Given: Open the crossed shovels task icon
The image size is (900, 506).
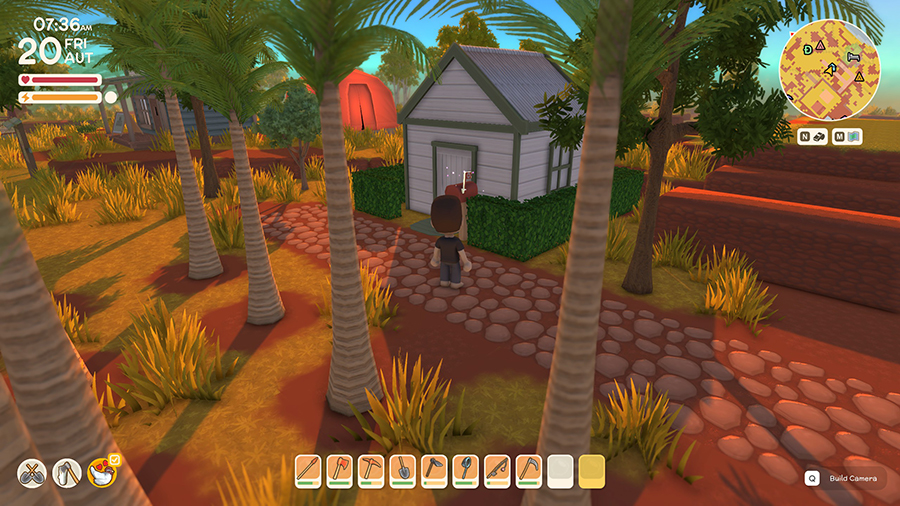Looking at the screenshot, I should (x=32, y=471).
